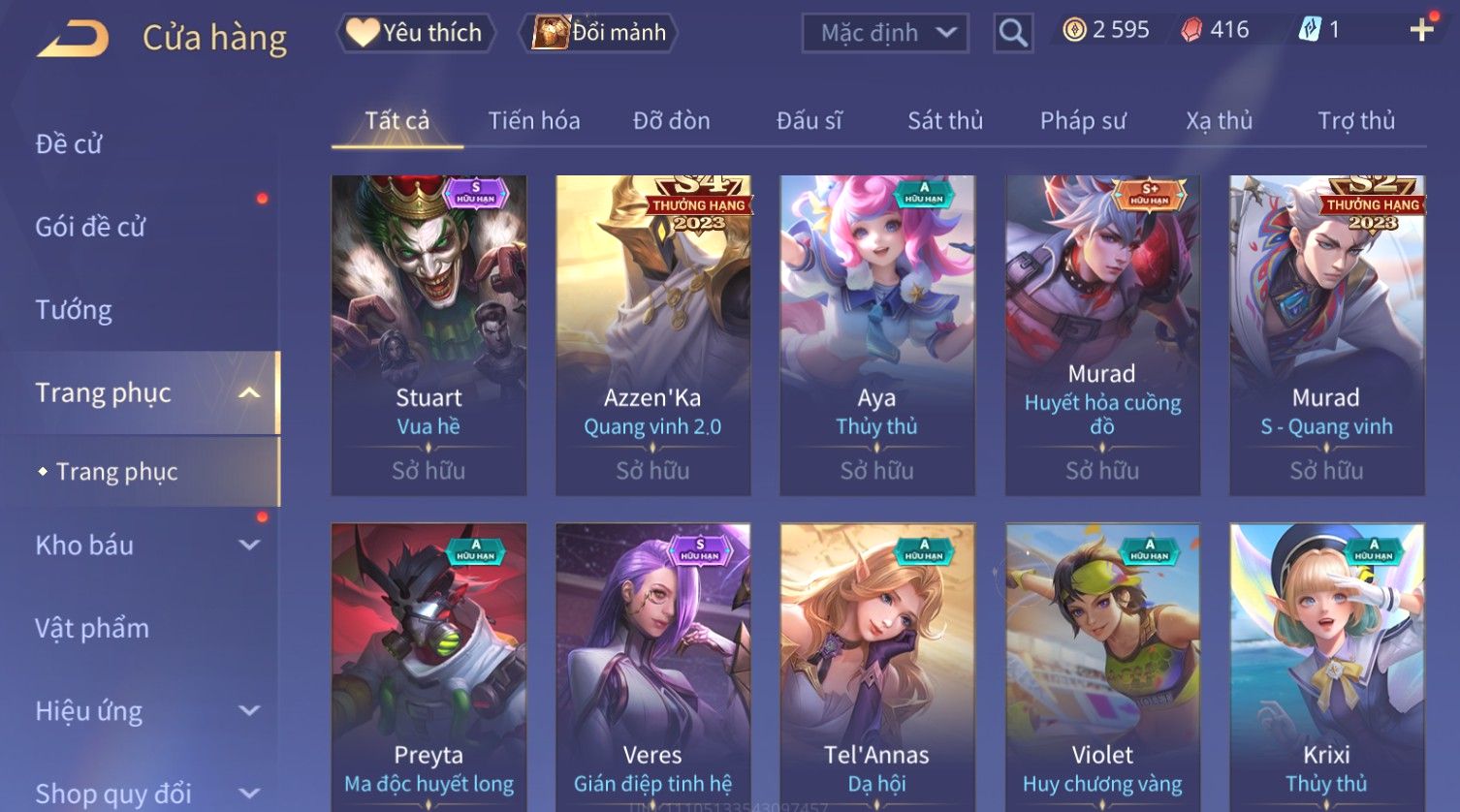
Task: Click the magnifying glass search button
Action: pos(1012,33)
